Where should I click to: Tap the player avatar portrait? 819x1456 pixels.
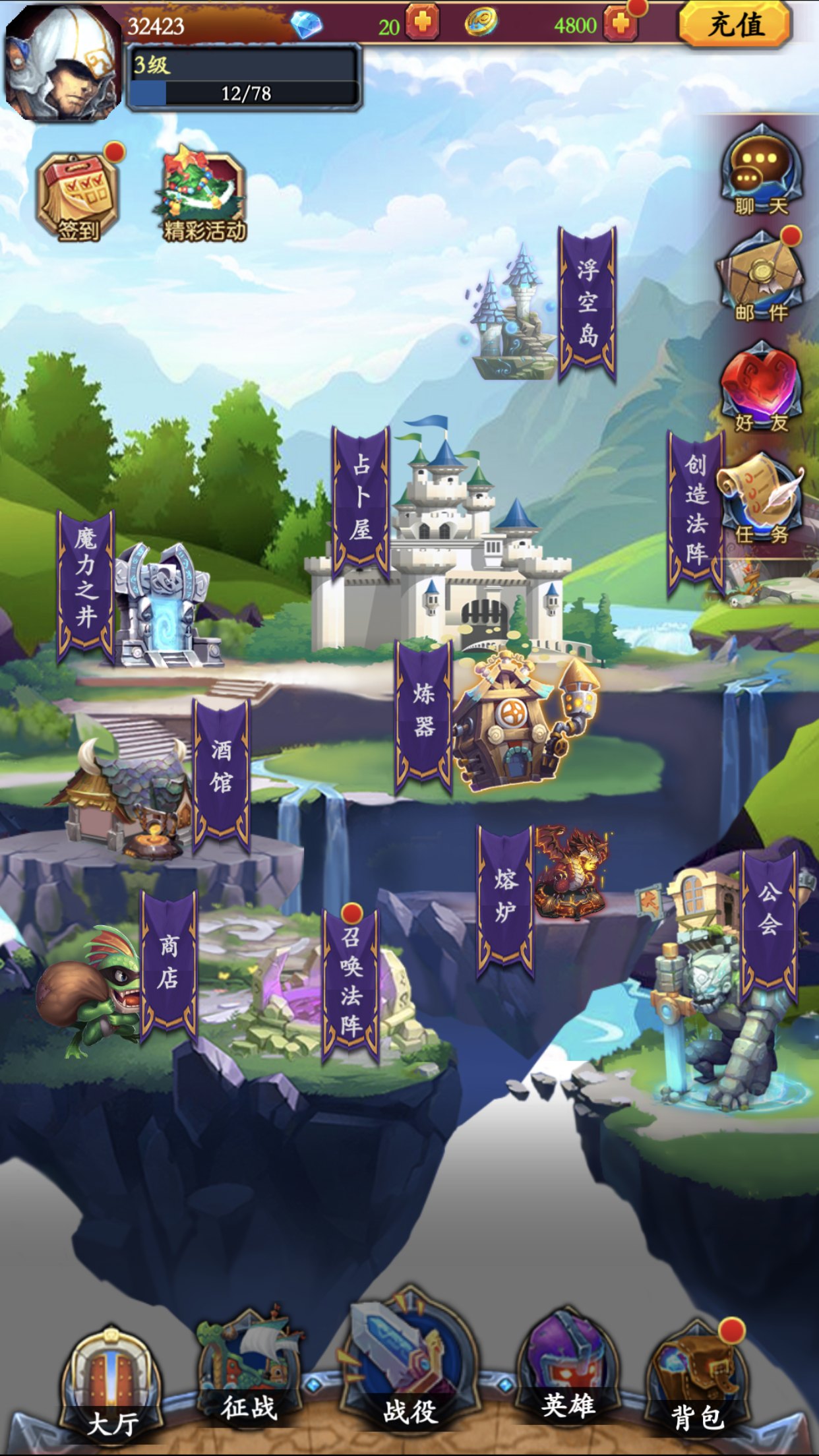[x=63, y=63]
